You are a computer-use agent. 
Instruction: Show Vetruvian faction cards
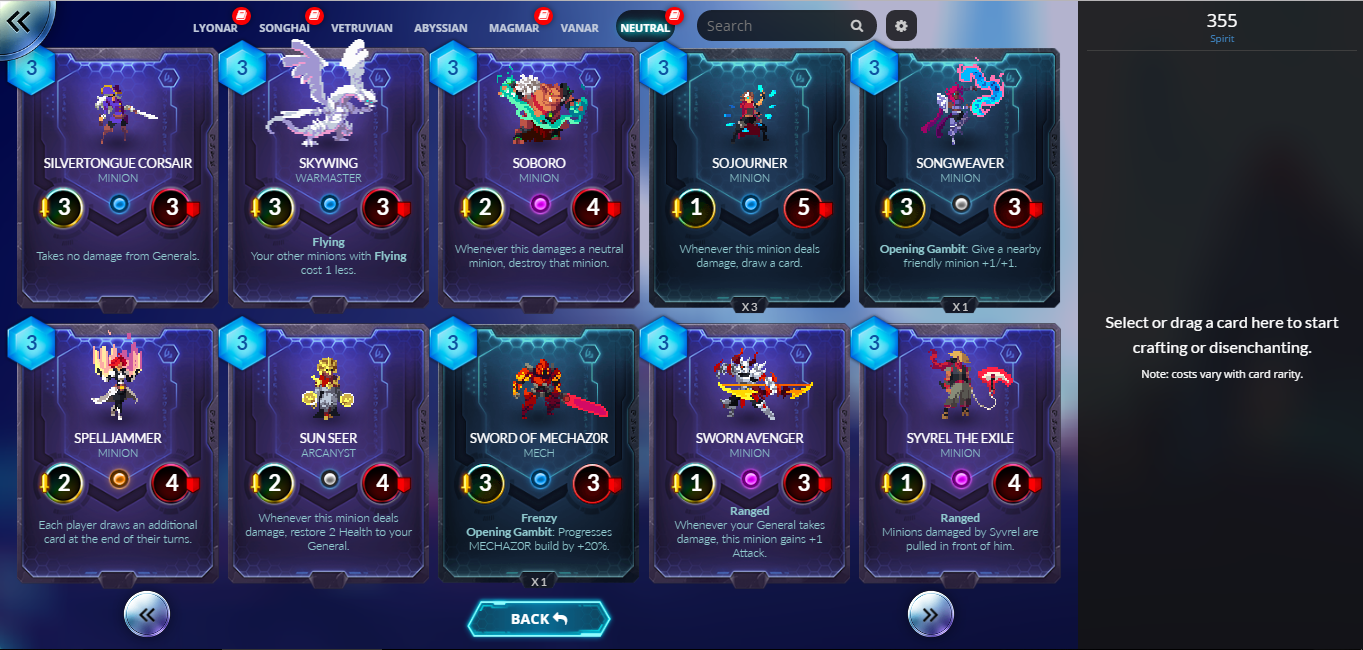pyautogui.click(x=361, y=28)
